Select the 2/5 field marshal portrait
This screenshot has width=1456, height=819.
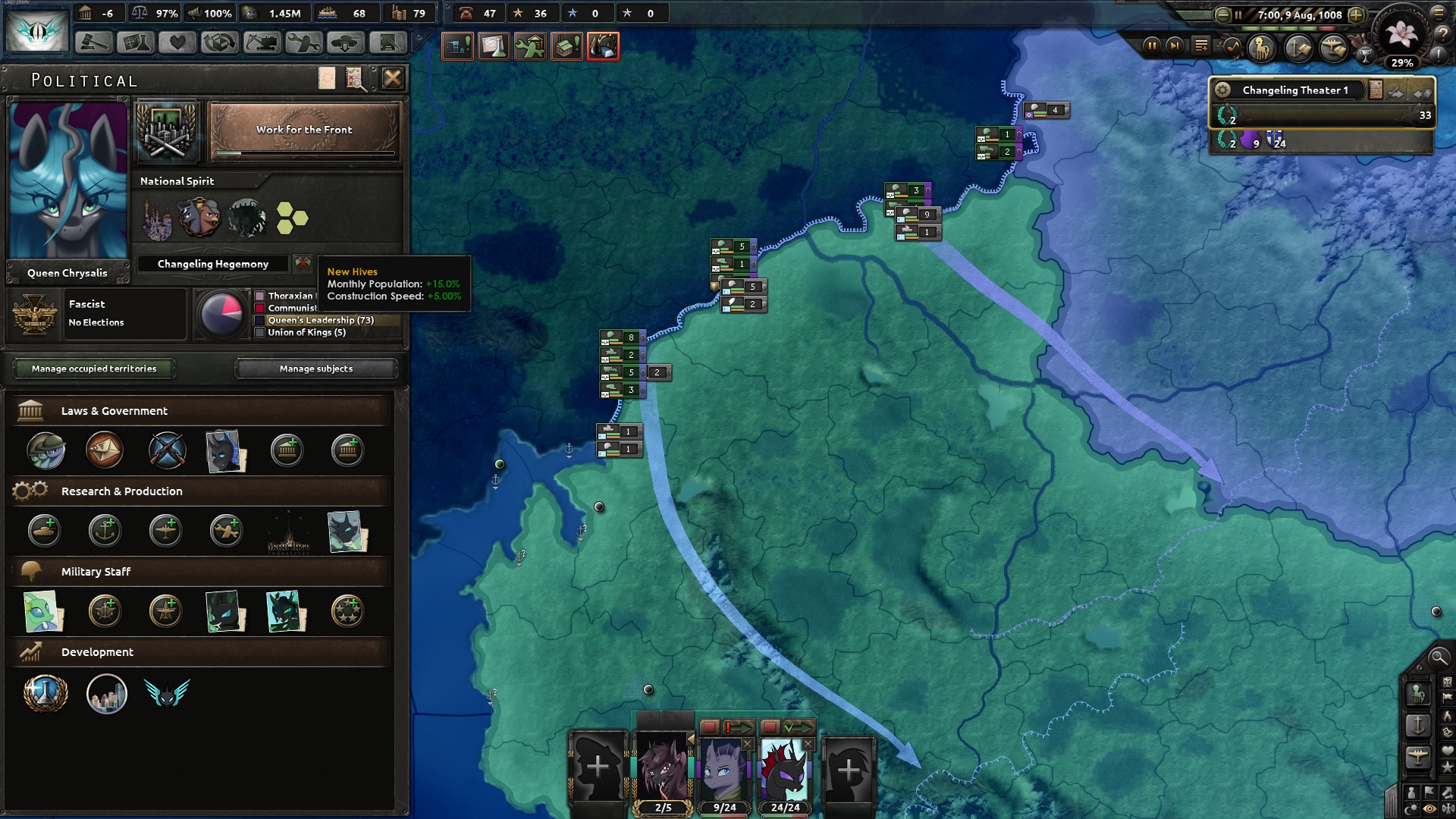click(664, 770)
